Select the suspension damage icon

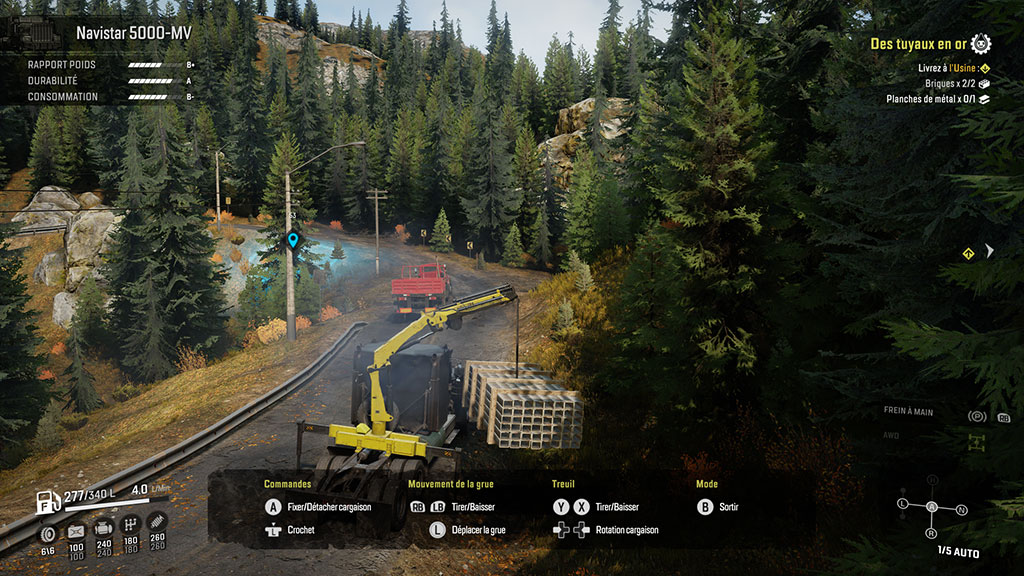[157, 523]
